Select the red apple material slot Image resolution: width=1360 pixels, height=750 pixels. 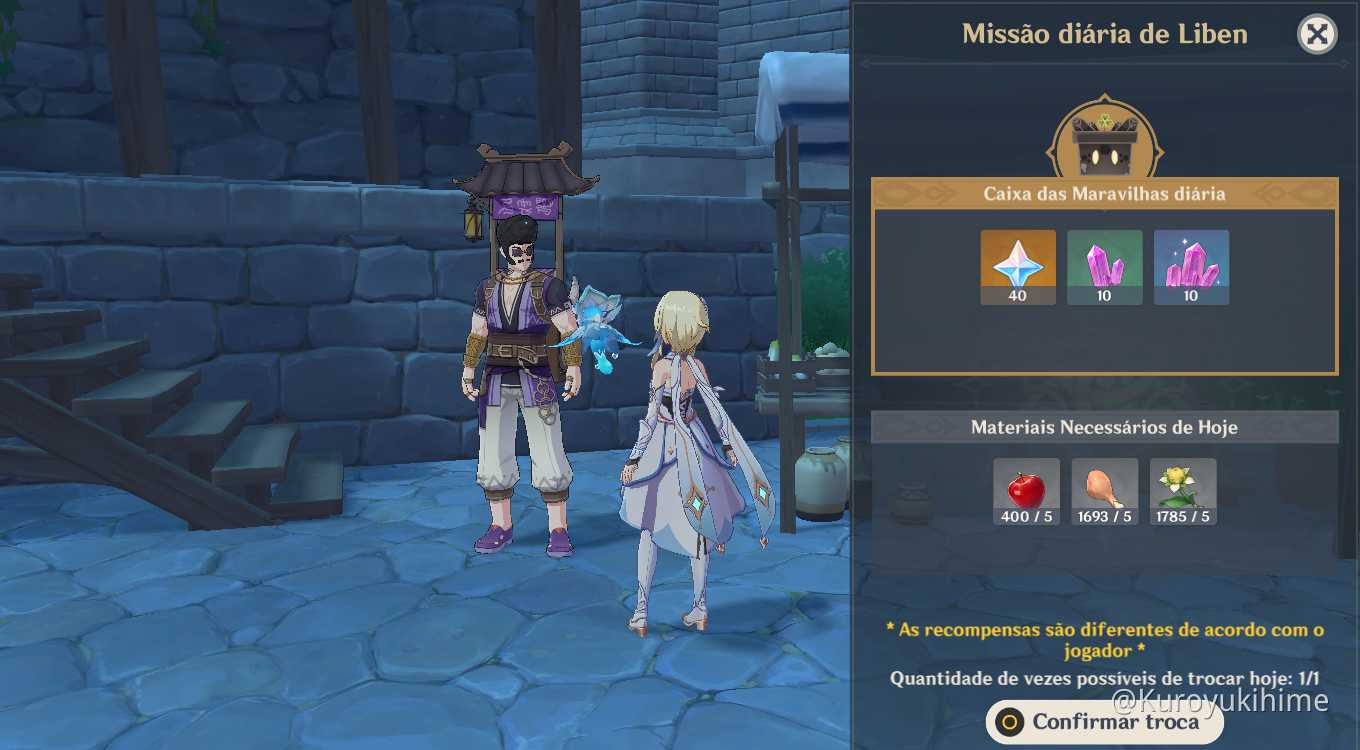tap(1026, 491)
